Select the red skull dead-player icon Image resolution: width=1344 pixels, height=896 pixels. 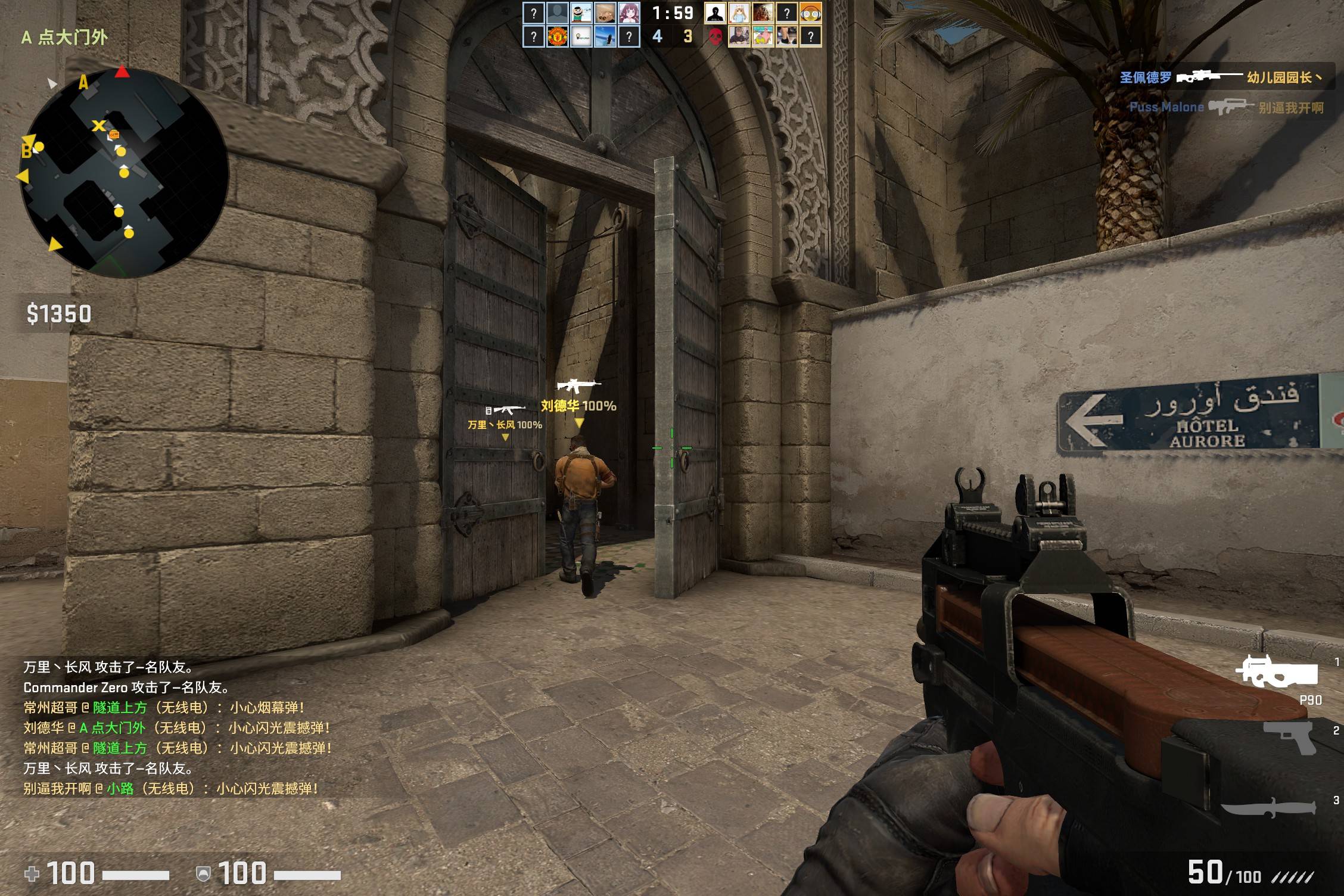(x=715, y=37)
